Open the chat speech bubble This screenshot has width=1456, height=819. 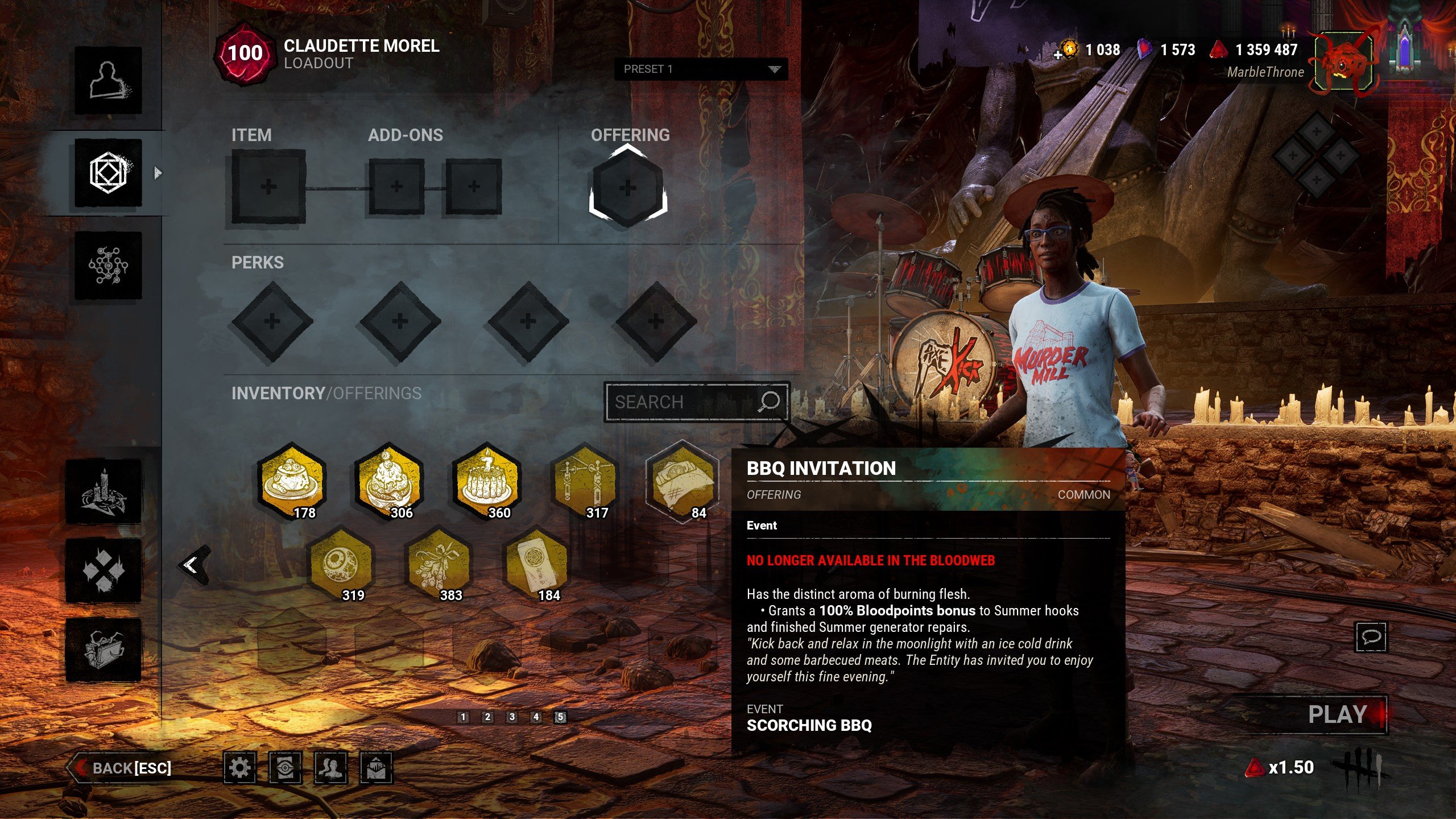(1371, 636)
